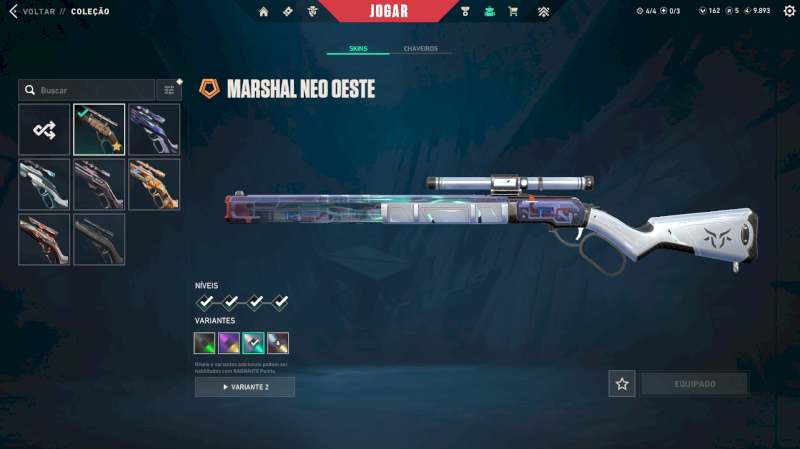The width and height of the screenshot is (800, 449).
Task: Select the orange and gold Marshal skin
Action: [x=154, y=184]
